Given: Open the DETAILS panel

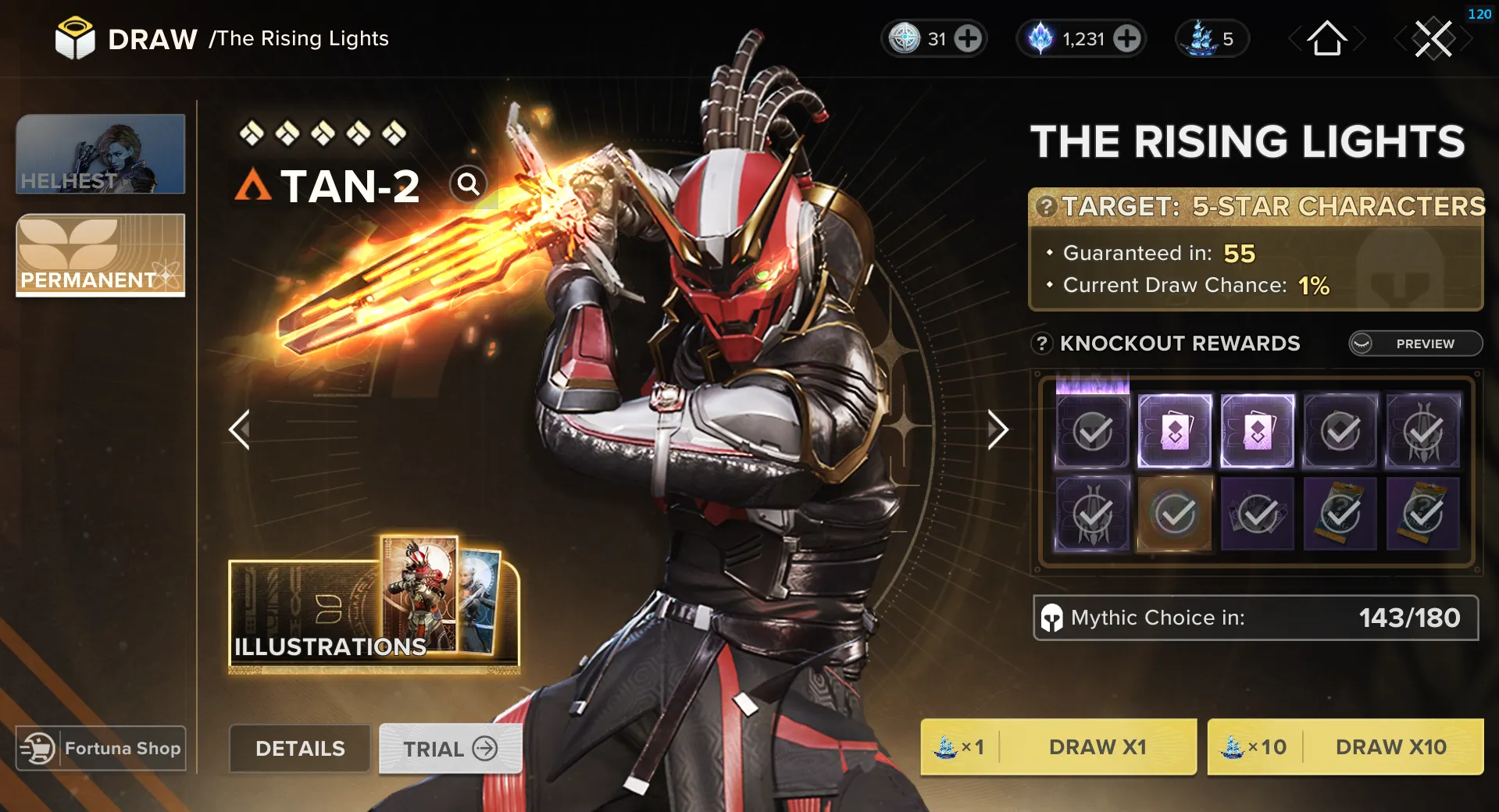Looking at the screenshot, I should [299, 748].
